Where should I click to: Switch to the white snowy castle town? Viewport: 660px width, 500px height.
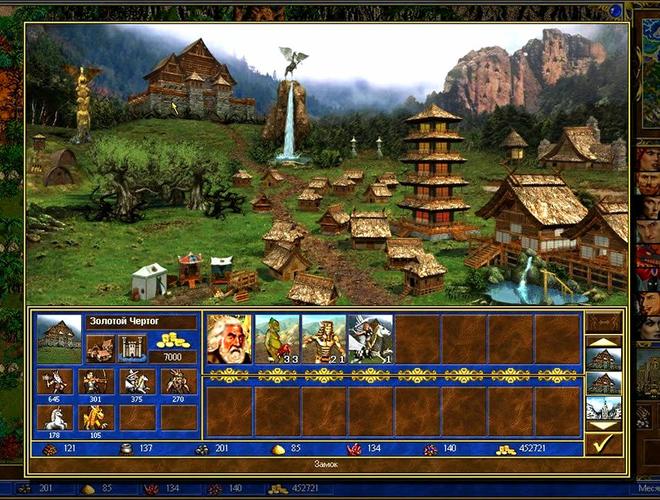pyautogui.click(x=603, y=407)
